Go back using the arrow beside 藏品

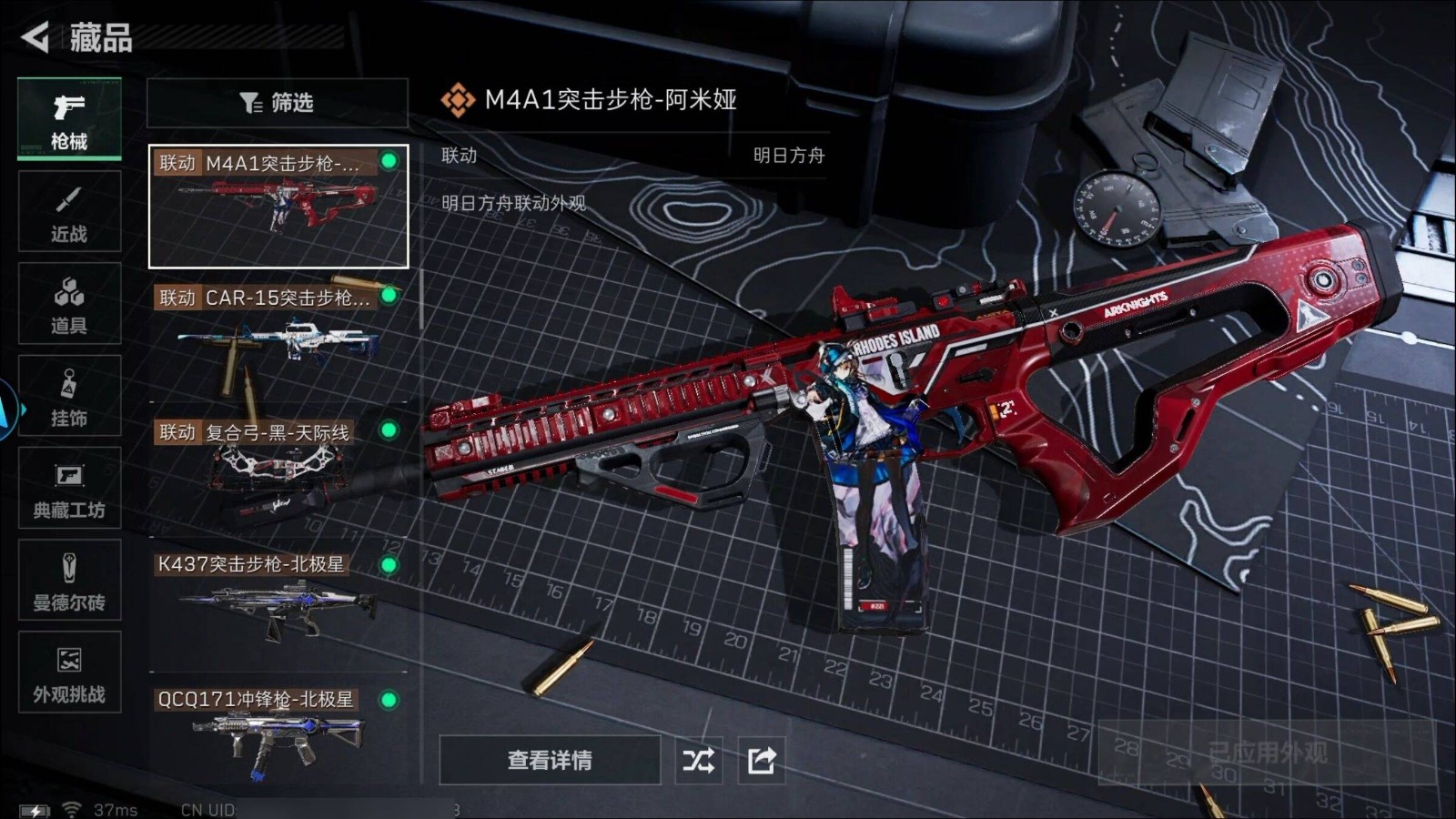[36, 37]
